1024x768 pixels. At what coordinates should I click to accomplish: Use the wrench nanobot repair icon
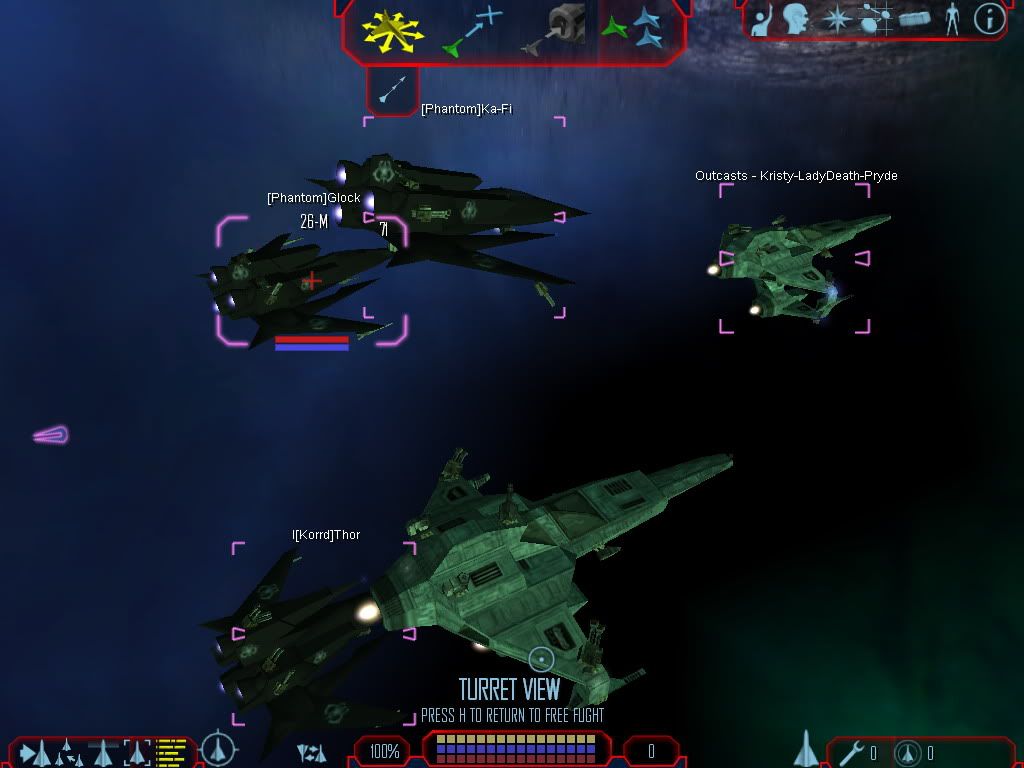click(852, 752)
